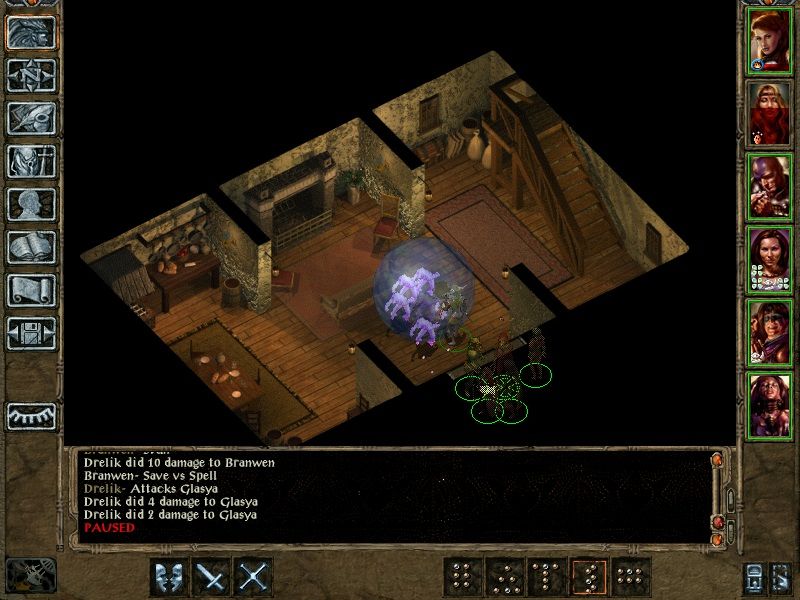Open the options menu with the floppy disk icon
This screenshot has height=600, width=800.
tap(31, 333)
